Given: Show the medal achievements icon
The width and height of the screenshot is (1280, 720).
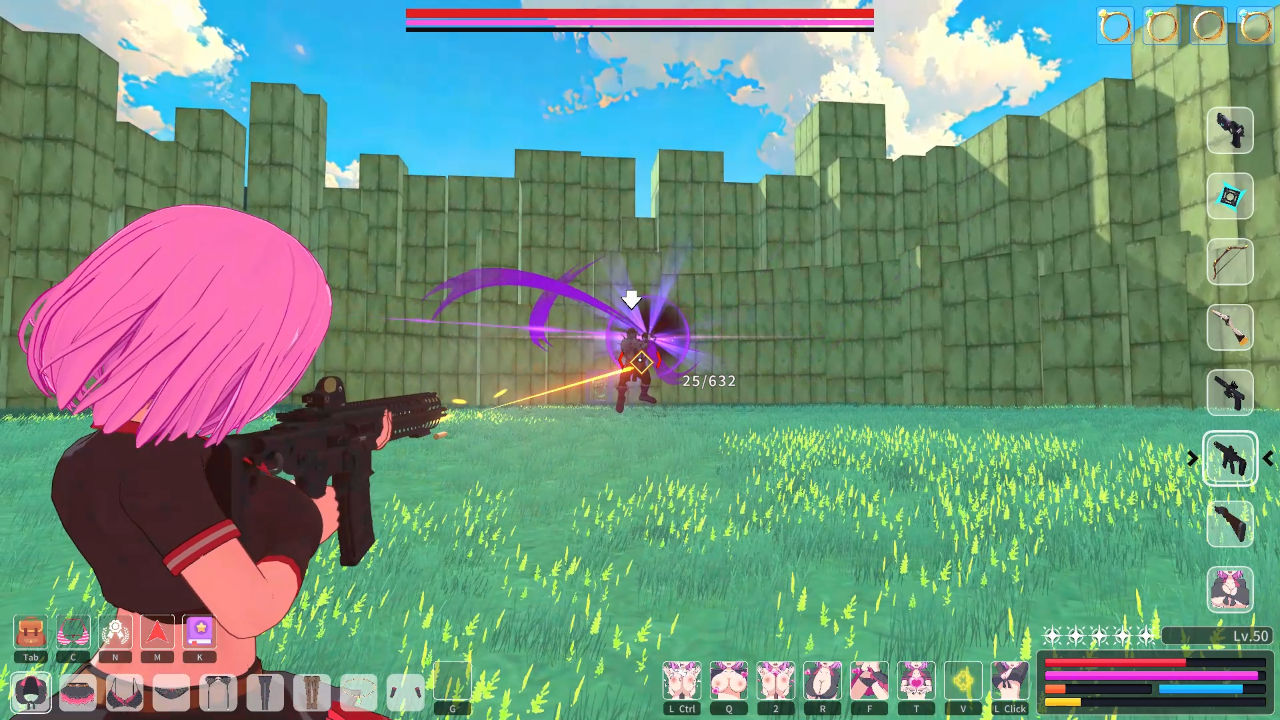Looking at the screenshot, I should [x=116, y=632].
